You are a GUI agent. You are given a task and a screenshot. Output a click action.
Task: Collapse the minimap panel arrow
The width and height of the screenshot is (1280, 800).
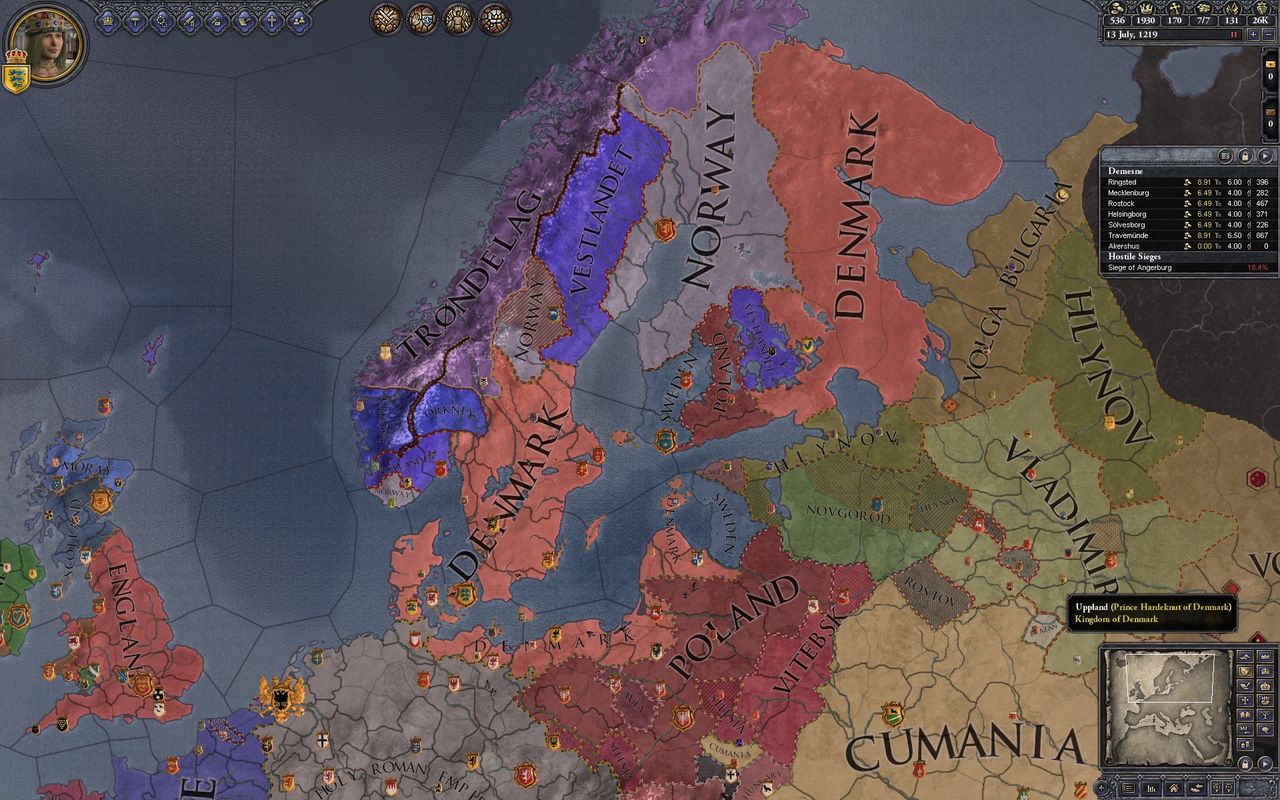click(x=1265, y=762)
